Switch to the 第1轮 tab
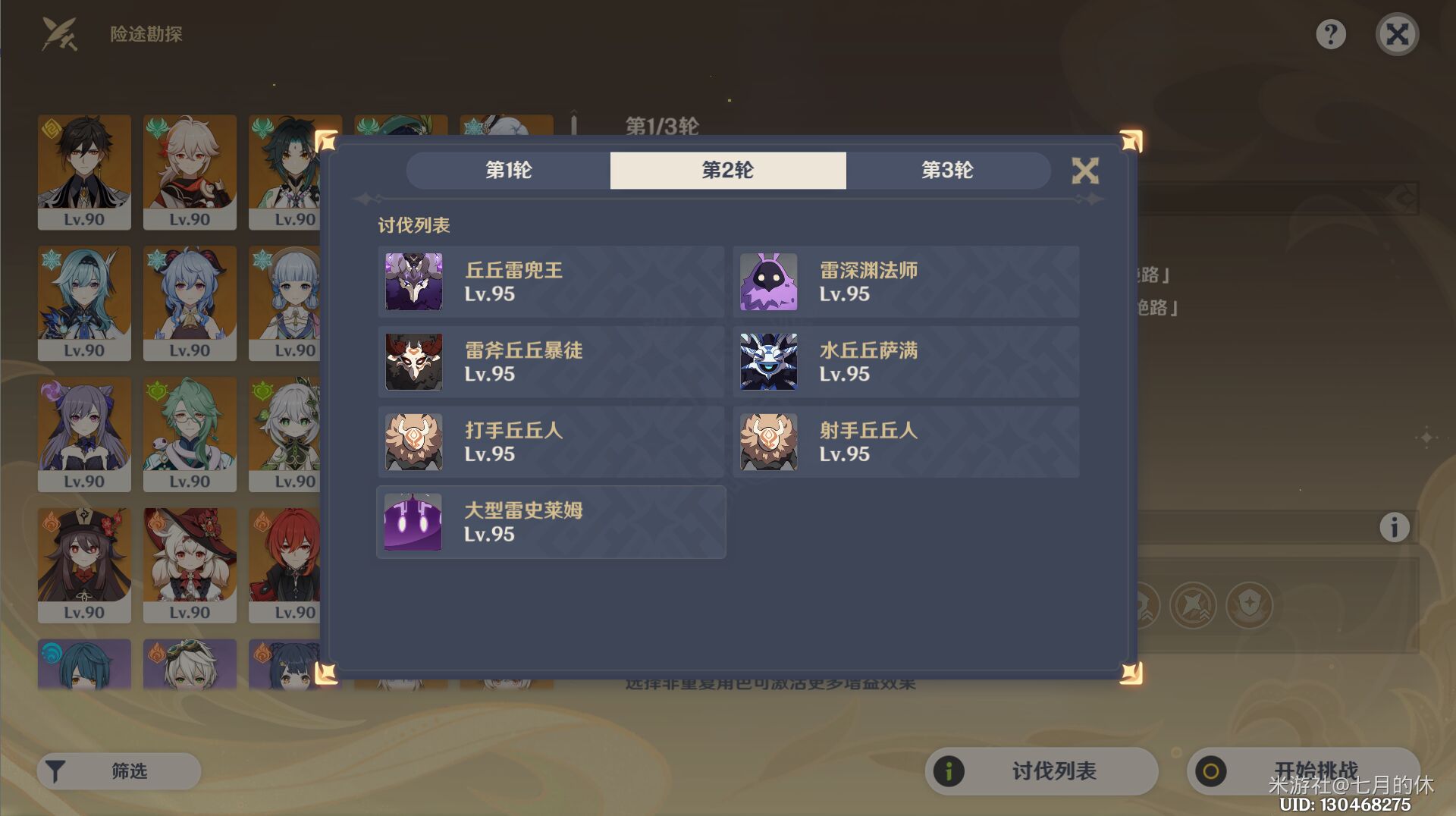1456x816 pixels. click(508, 171)
